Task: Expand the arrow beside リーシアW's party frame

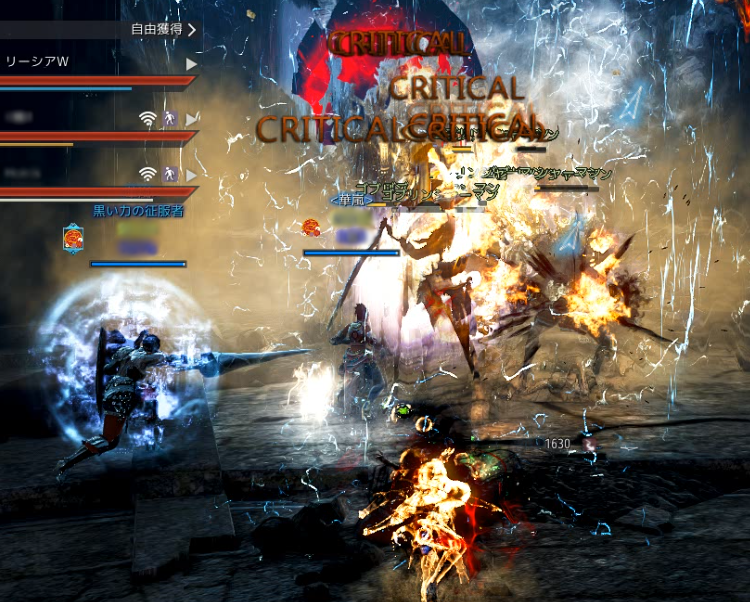Action: coord(191,63)
